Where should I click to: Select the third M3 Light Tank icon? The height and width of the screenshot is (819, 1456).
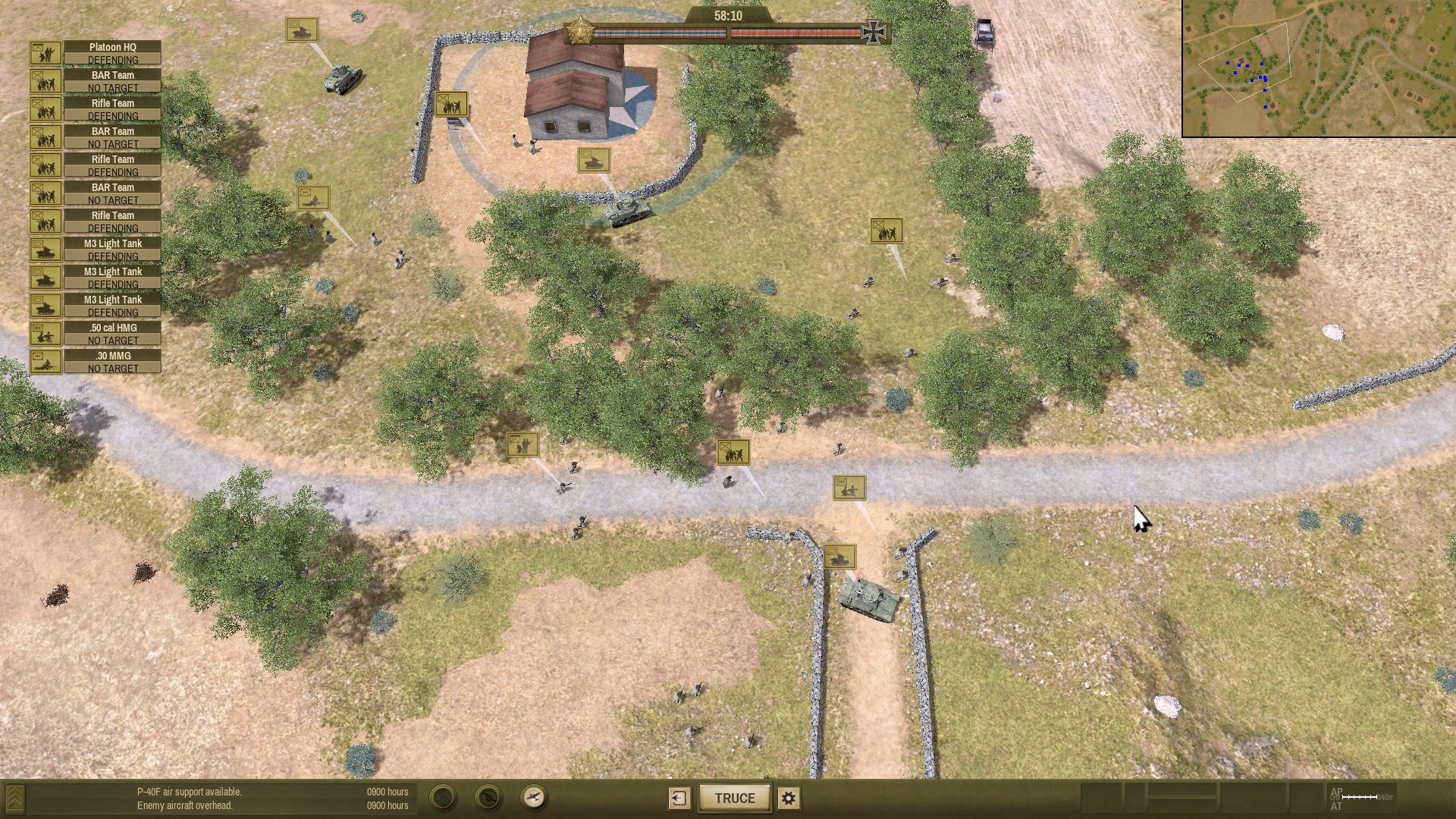tap(47, 306)
